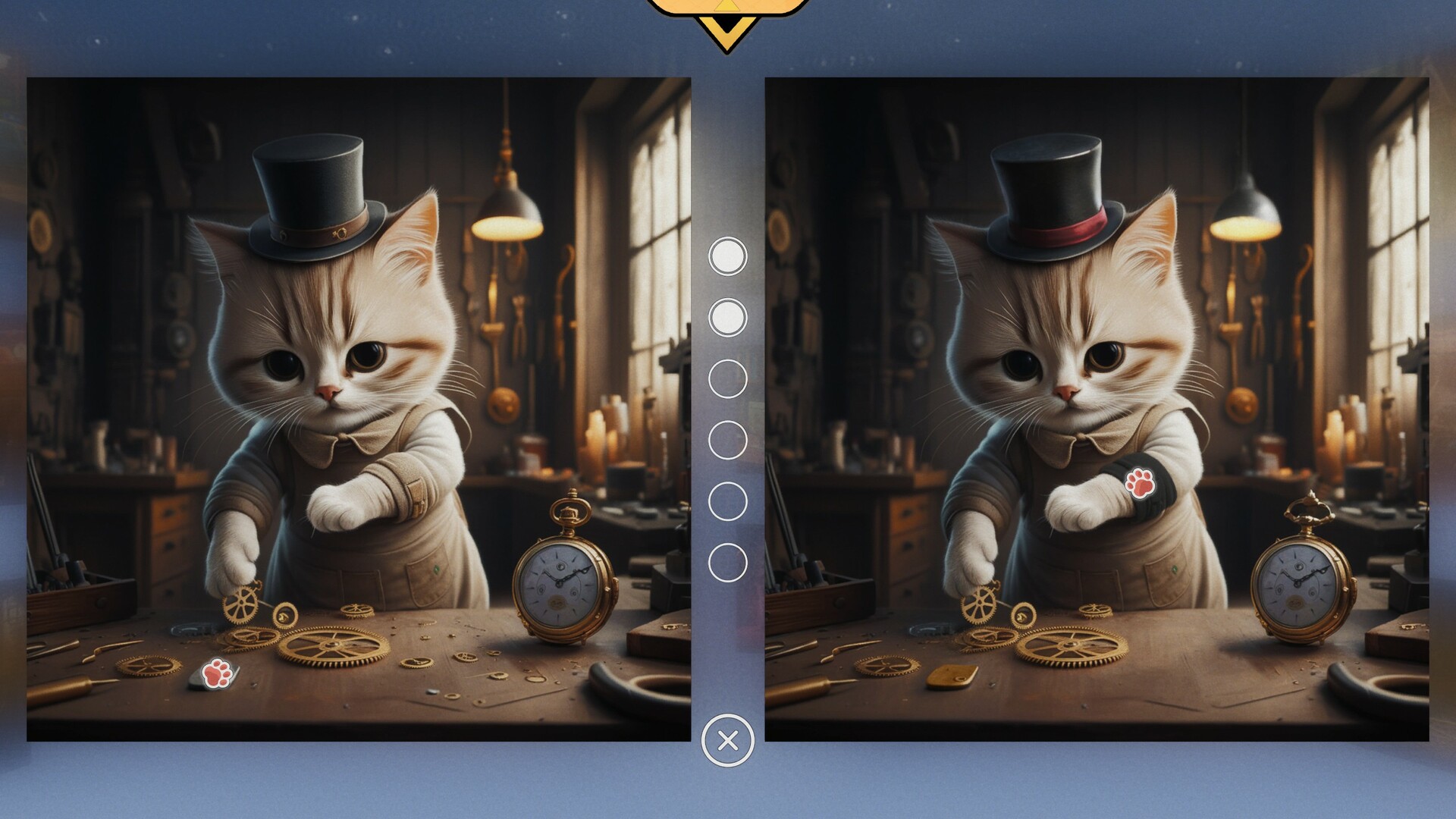Click the first filled progress circle
The height and width of the screenshot is (819, 1456).
click(726, 256)
